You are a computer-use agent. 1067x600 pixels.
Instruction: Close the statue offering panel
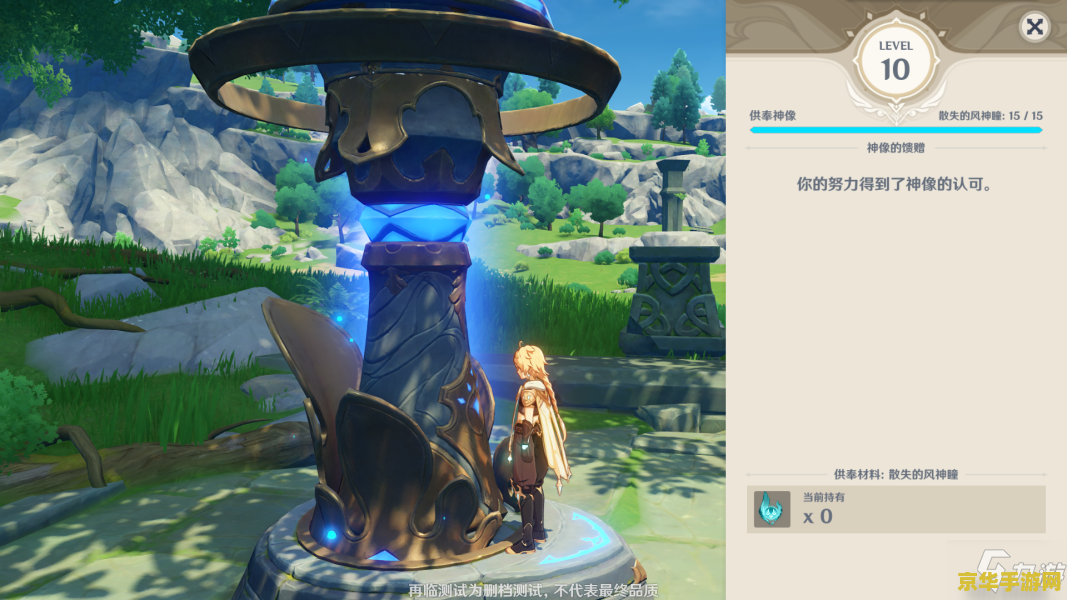click(x=1034, y=27)
